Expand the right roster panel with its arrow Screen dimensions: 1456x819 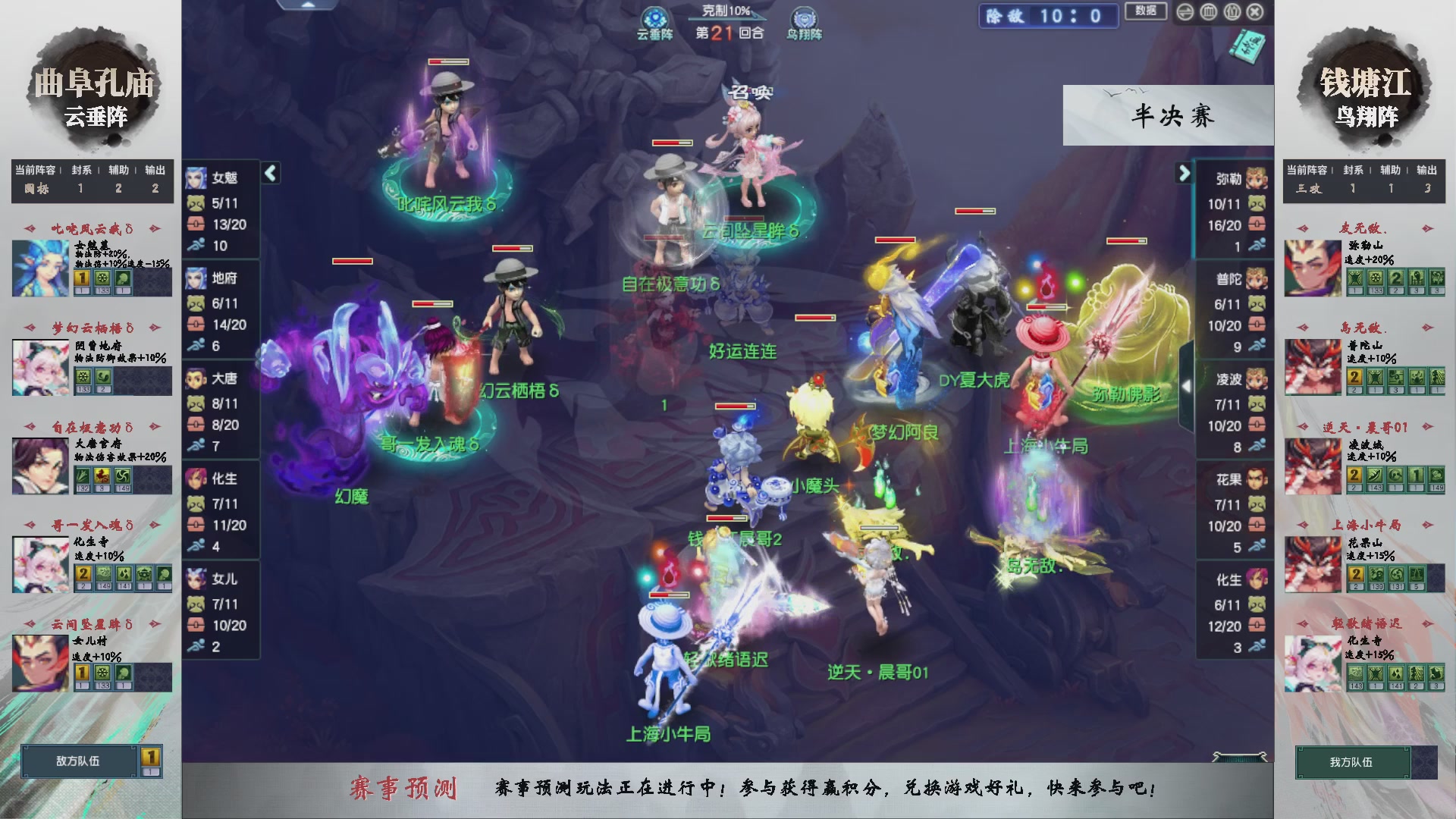1185,173
